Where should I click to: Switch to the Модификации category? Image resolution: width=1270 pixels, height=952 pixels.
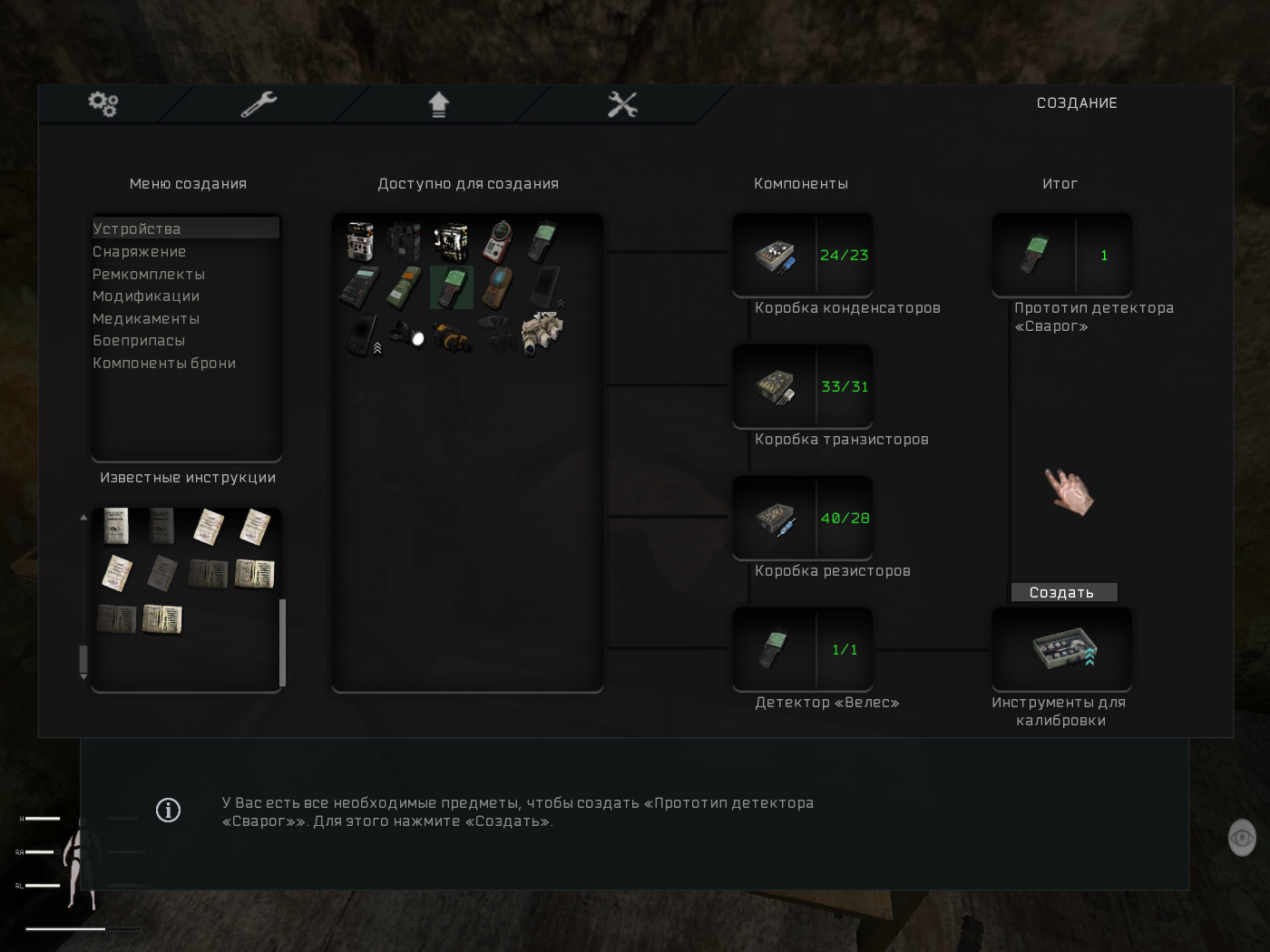coord(146,296)
